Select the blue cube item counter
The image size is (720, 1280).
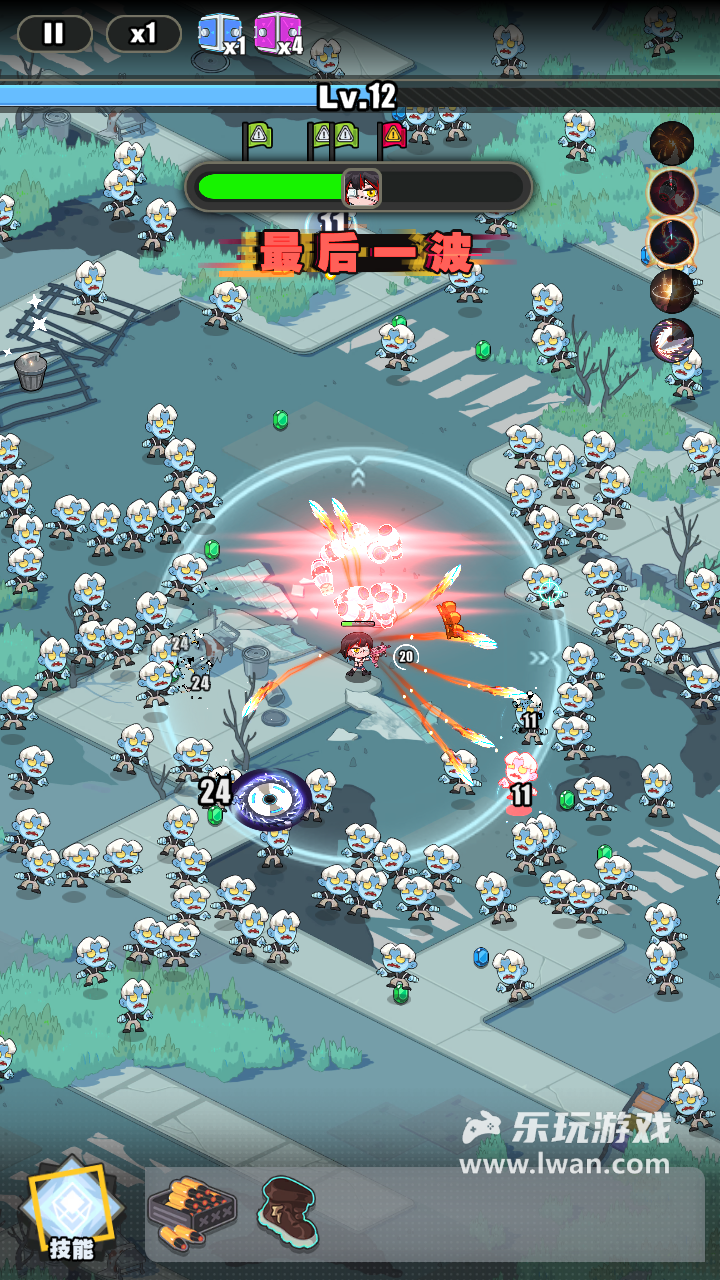pos(219,33)
